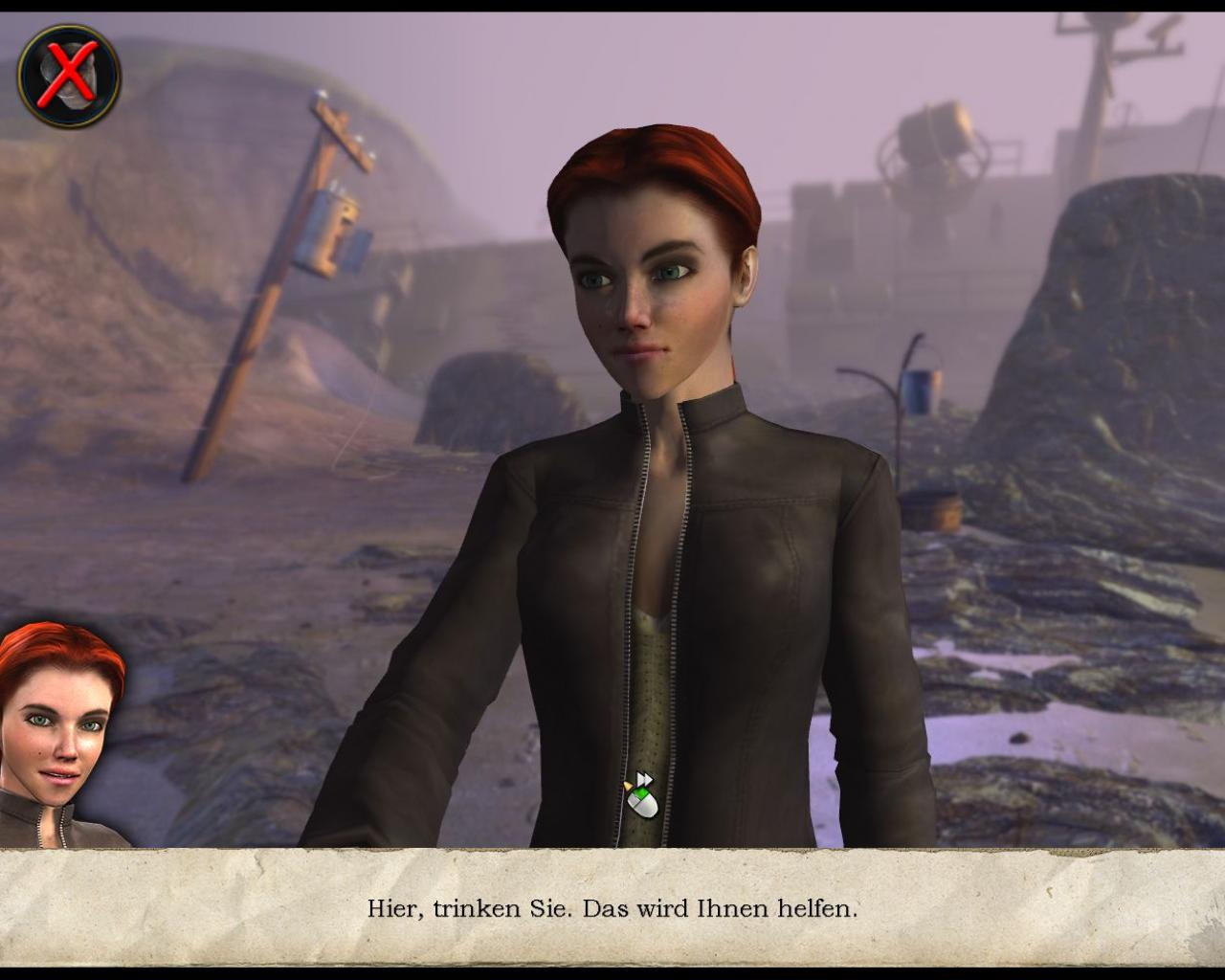Click the paper dialogue banner to advance
The width and height of the screenshot is (1225, 980).
click(612, 909)
